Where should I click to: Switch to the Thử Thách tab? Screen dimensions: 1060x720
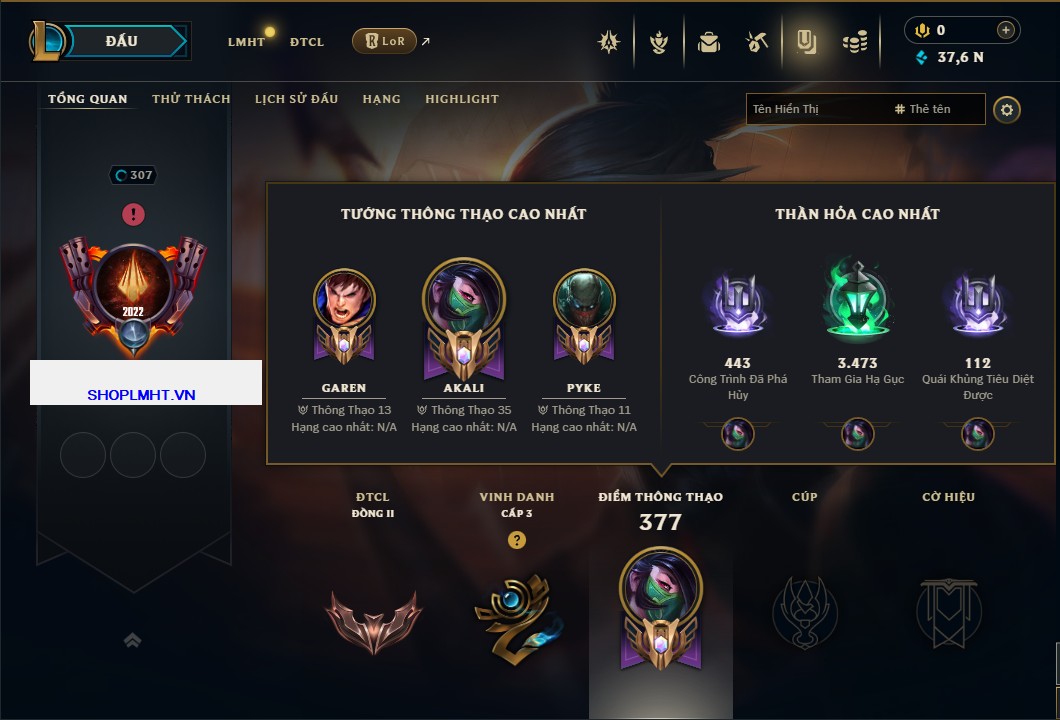191,99
